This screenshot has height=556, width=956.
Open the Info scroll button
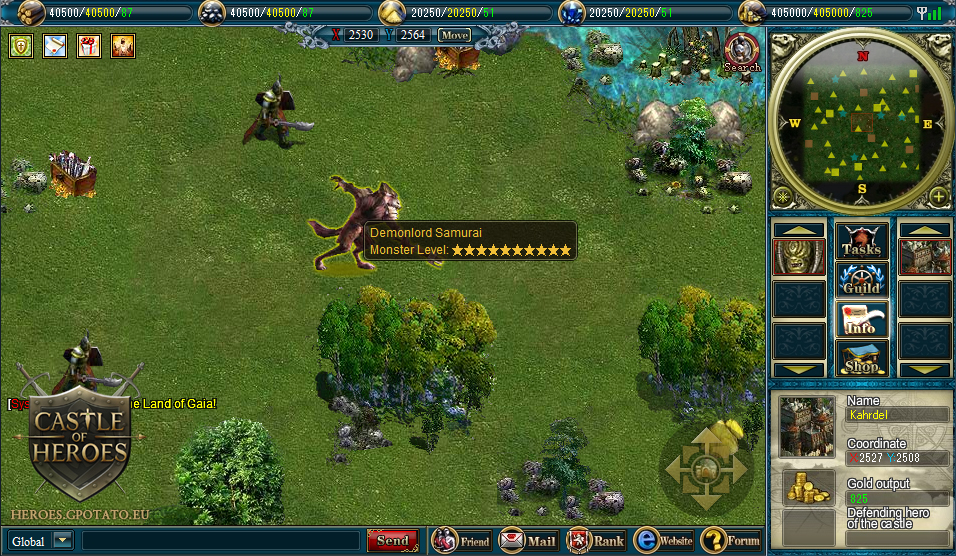coord(861,319)
